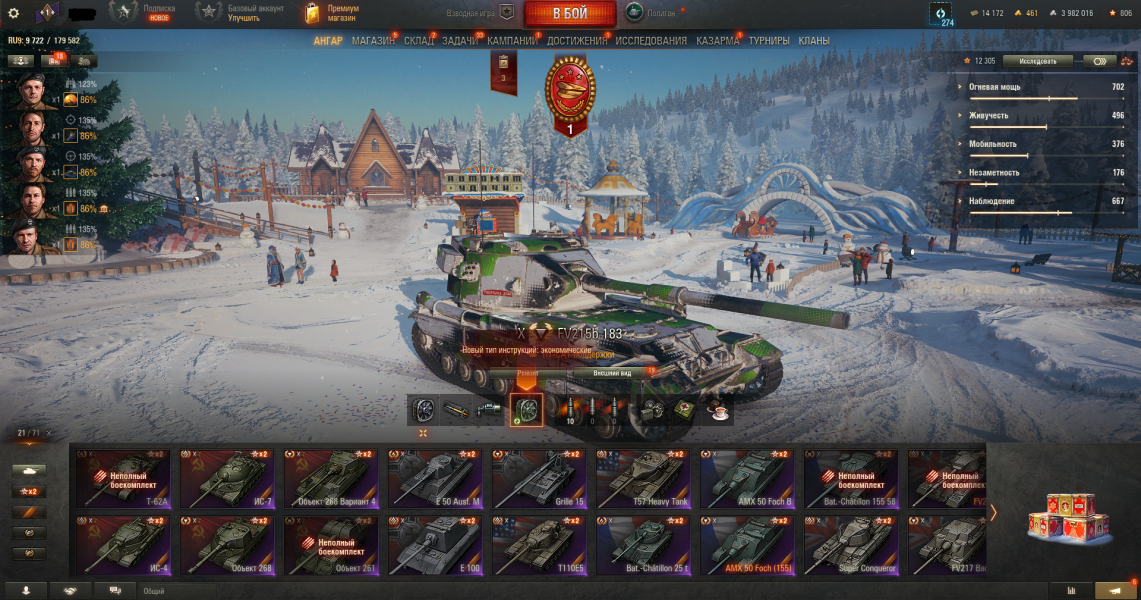Image resolution: width=1141 pixels, height=600 pixels.
Task: Open the settings gear menu
Action: (14, 13)
